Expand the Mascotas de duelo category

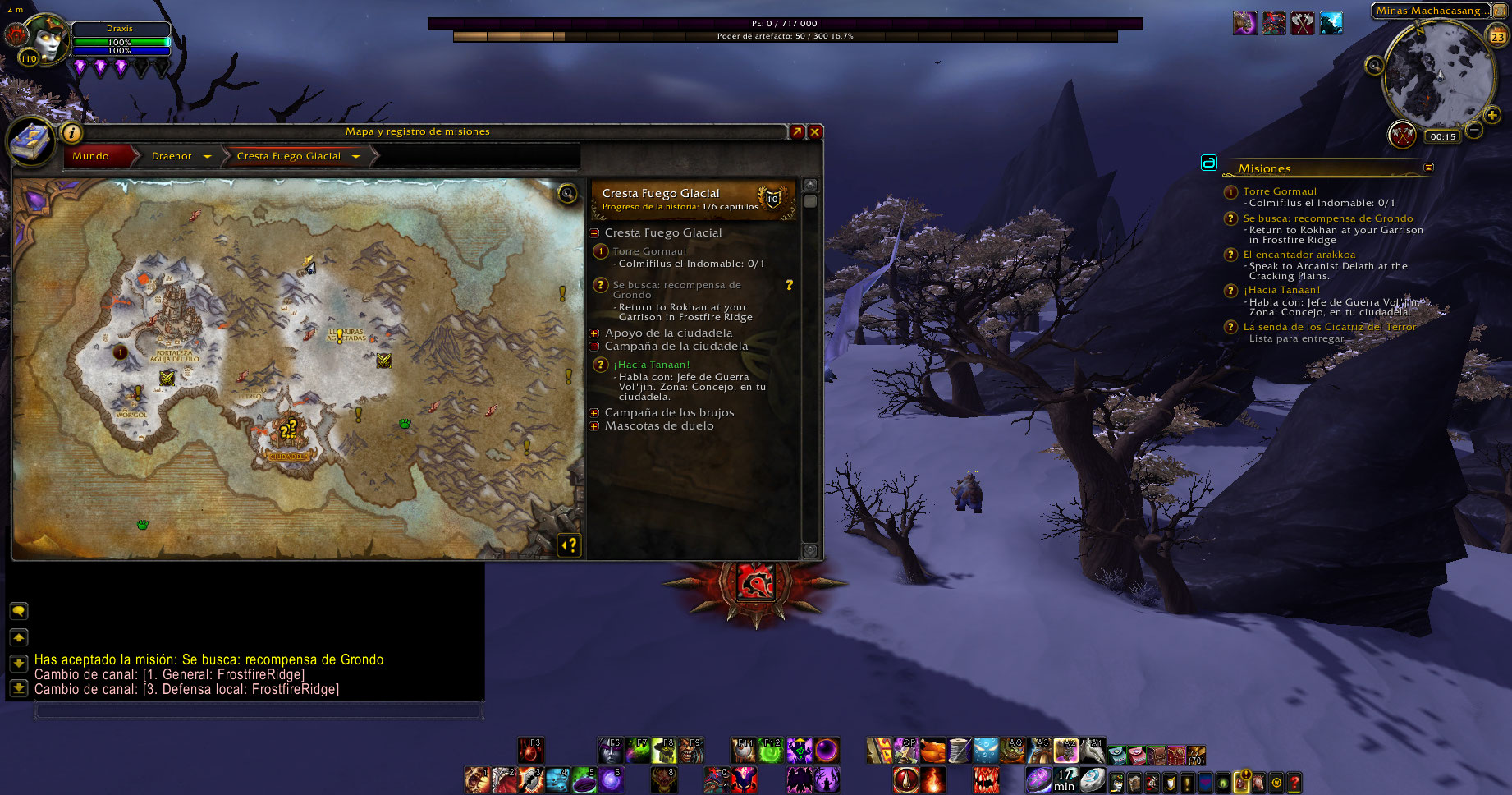pos(594,426)
